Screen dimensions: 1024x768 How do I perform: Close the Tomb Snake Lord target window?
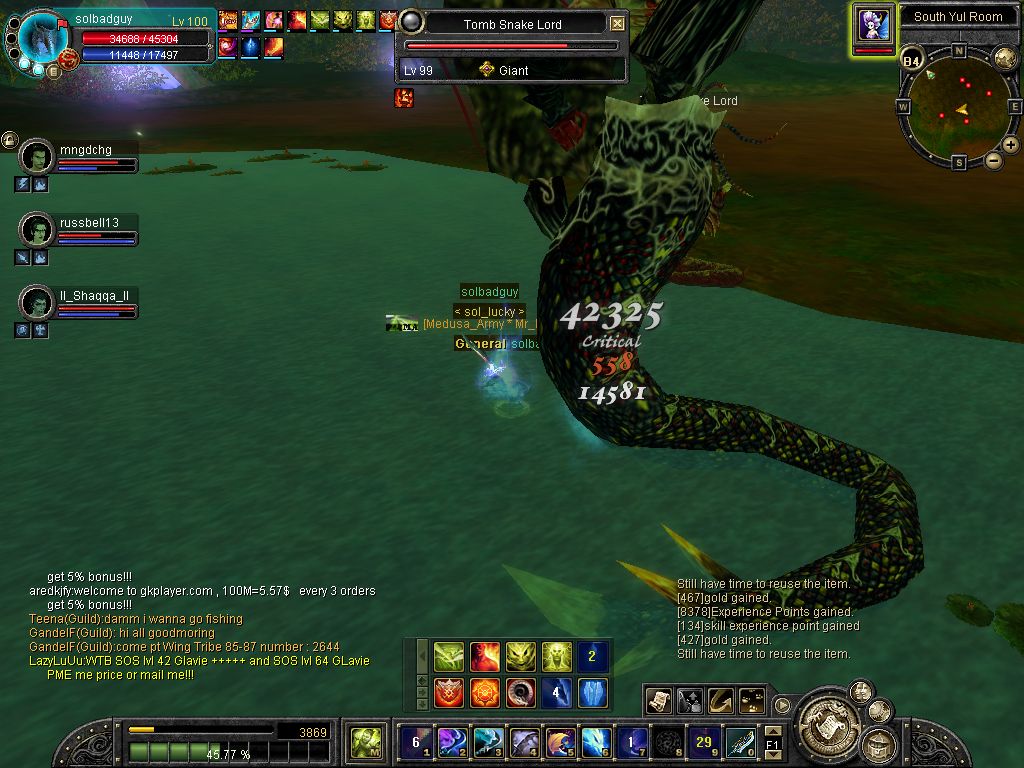(617, 24)
